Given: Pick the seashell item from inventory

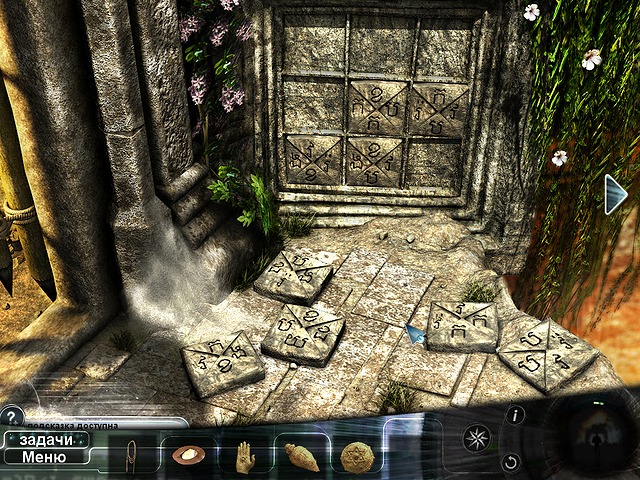Looking at the screenshot, I should (301, 457).
